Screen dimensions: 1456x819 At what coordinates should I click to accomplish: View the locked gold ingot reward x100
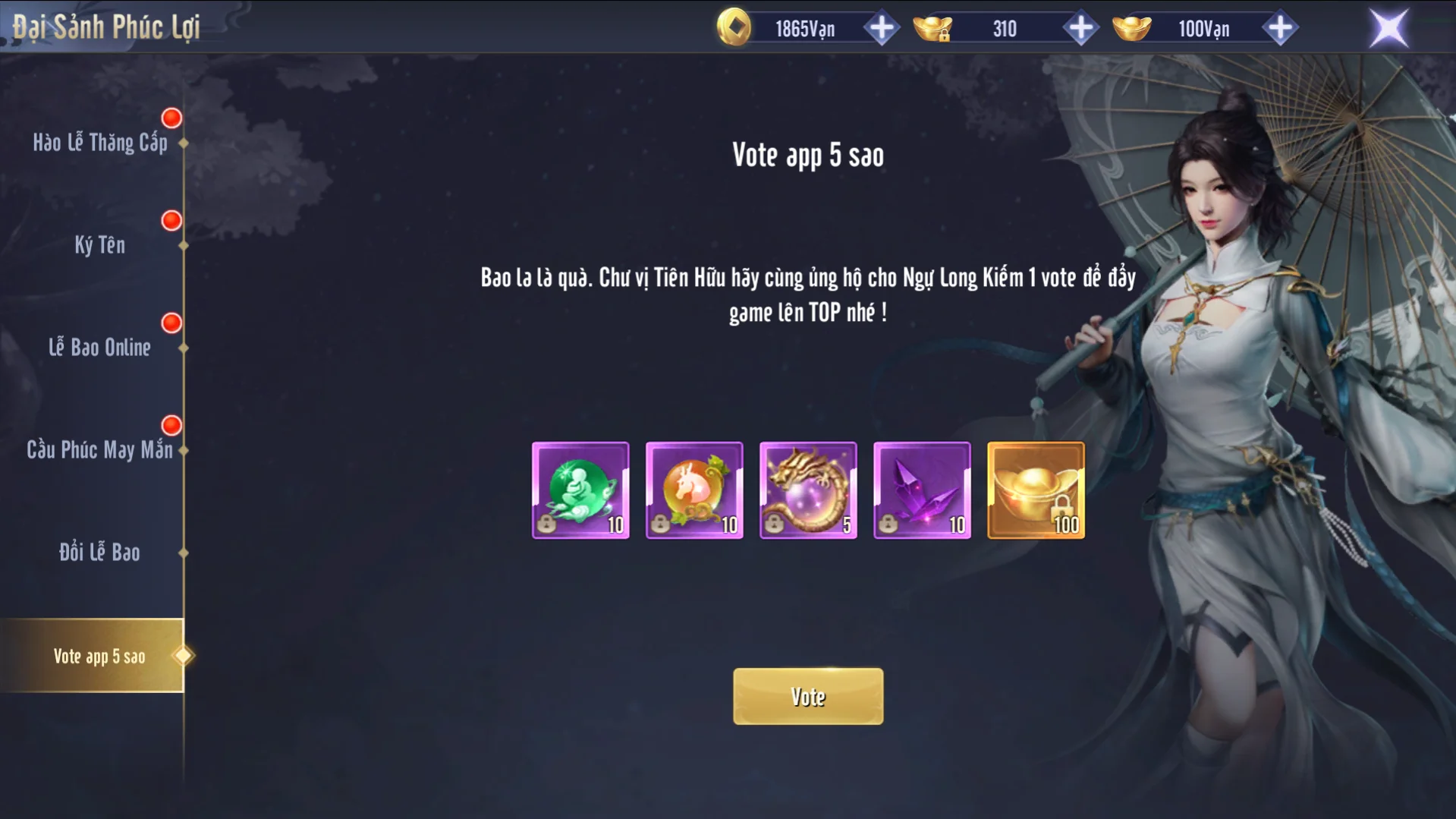point(1036,490)
